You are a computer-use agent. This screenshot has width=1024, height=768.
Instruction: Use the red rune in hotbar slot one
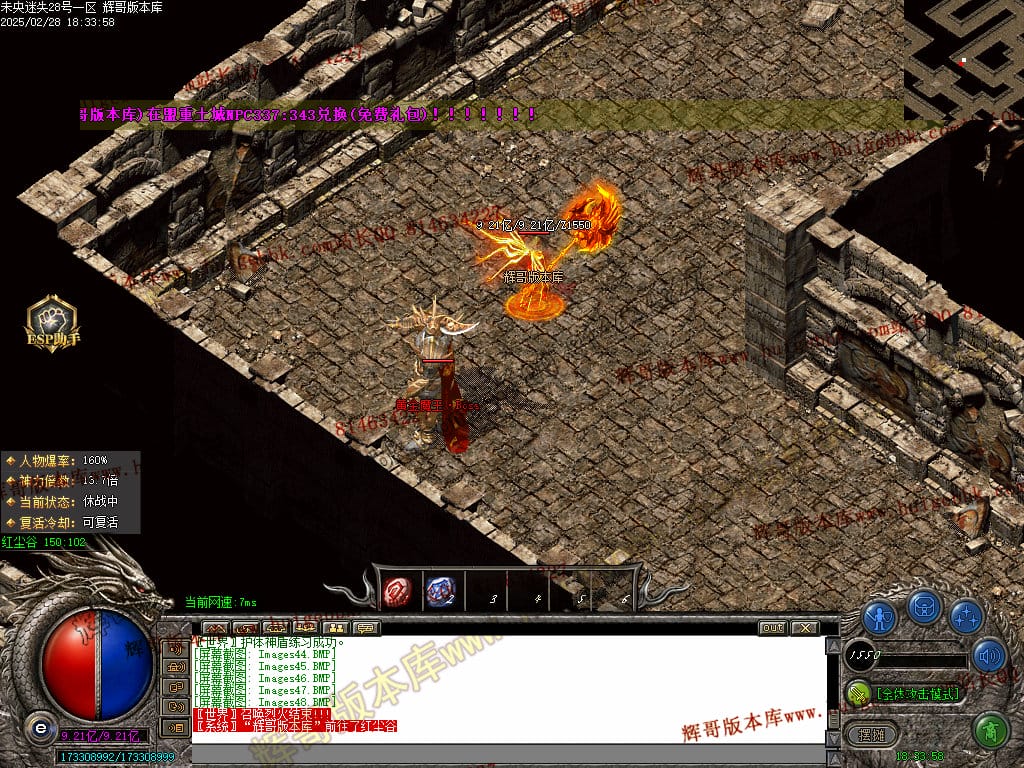[x=398, y=591]
